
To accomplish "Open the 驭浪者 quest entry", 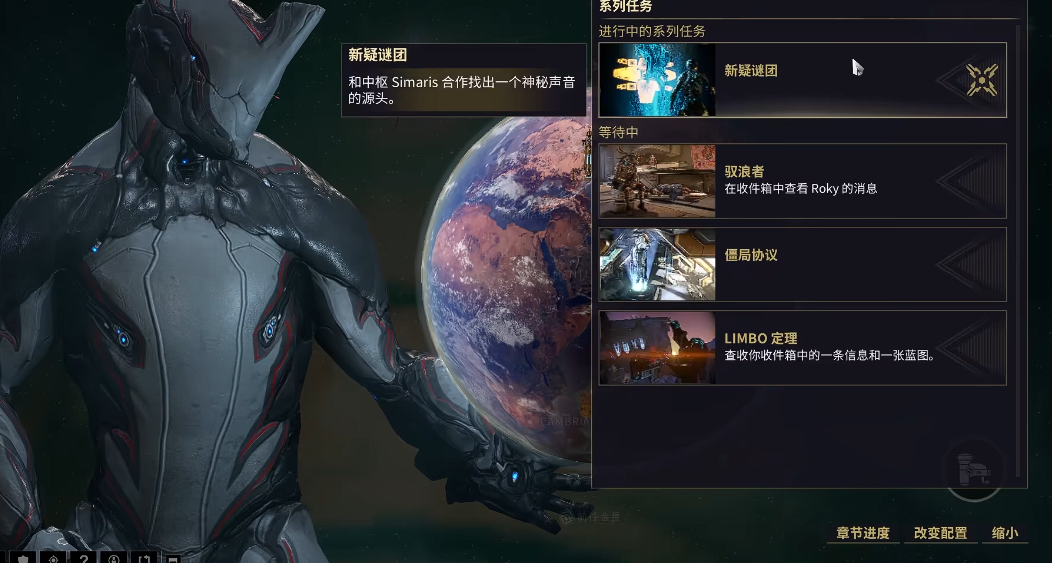I will [x=800, y=181].
